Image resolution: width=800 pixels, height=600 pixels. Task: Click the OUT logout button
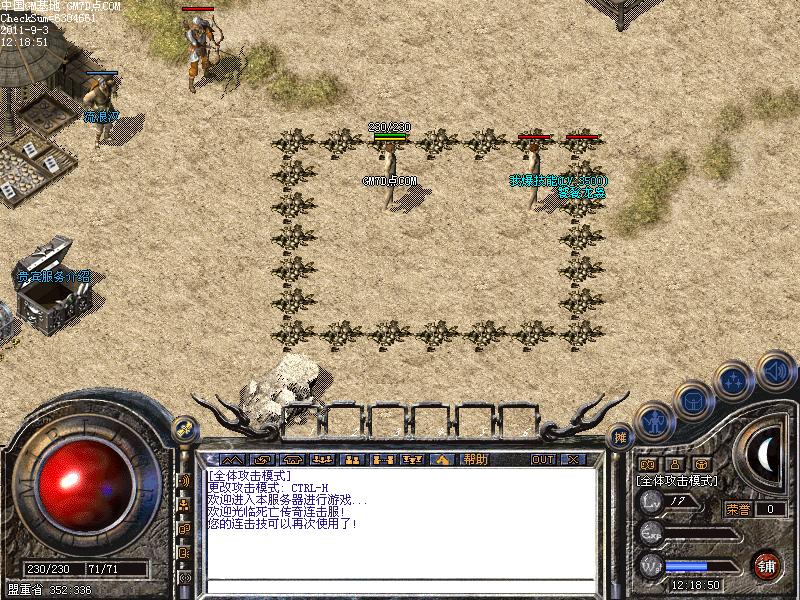coord(543,459)
